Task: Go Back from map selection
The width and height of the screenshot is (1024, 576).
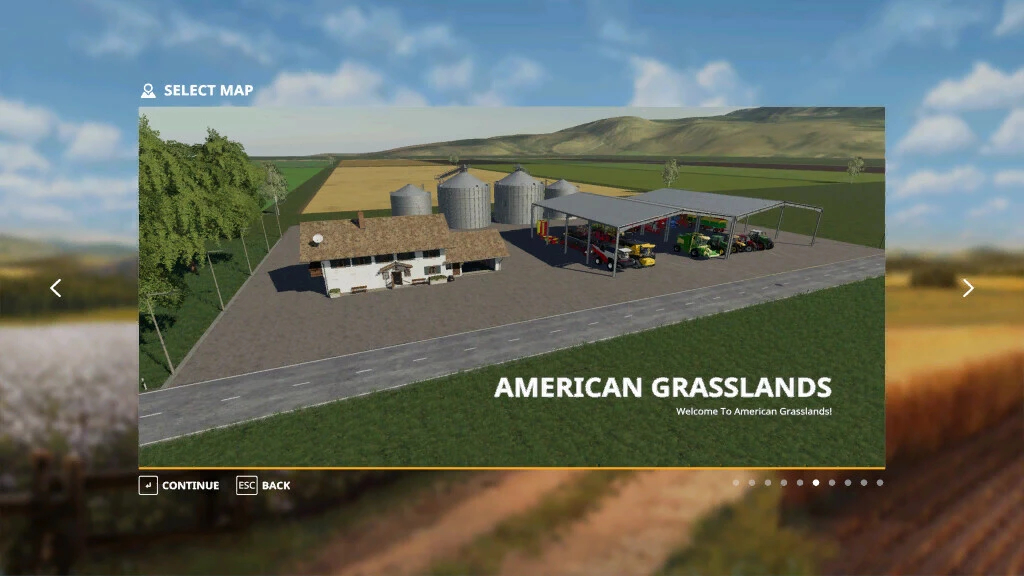Action: coord(264,486)
